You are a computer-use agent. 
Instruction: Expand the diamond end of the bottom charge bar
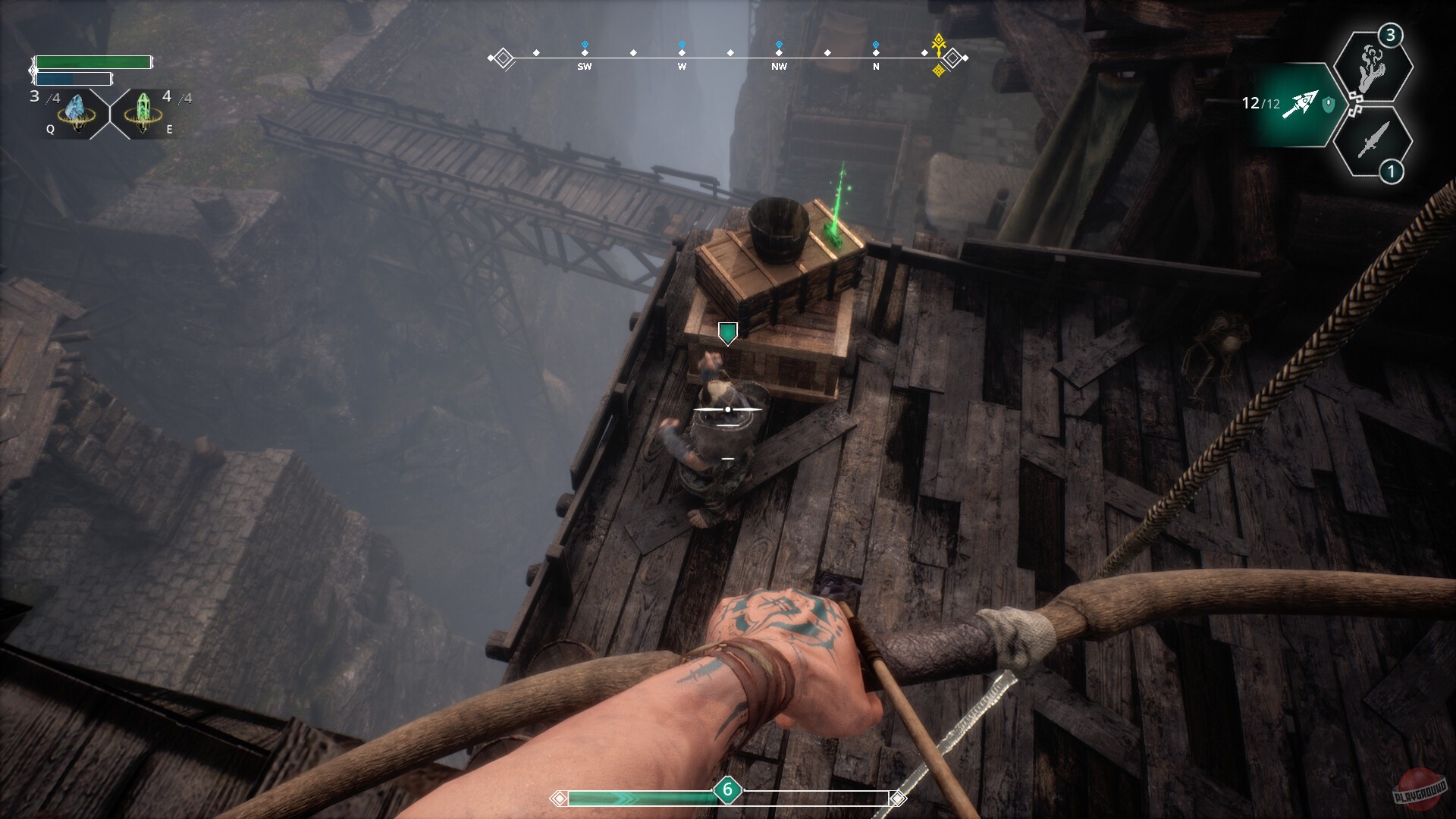[899, 797]
